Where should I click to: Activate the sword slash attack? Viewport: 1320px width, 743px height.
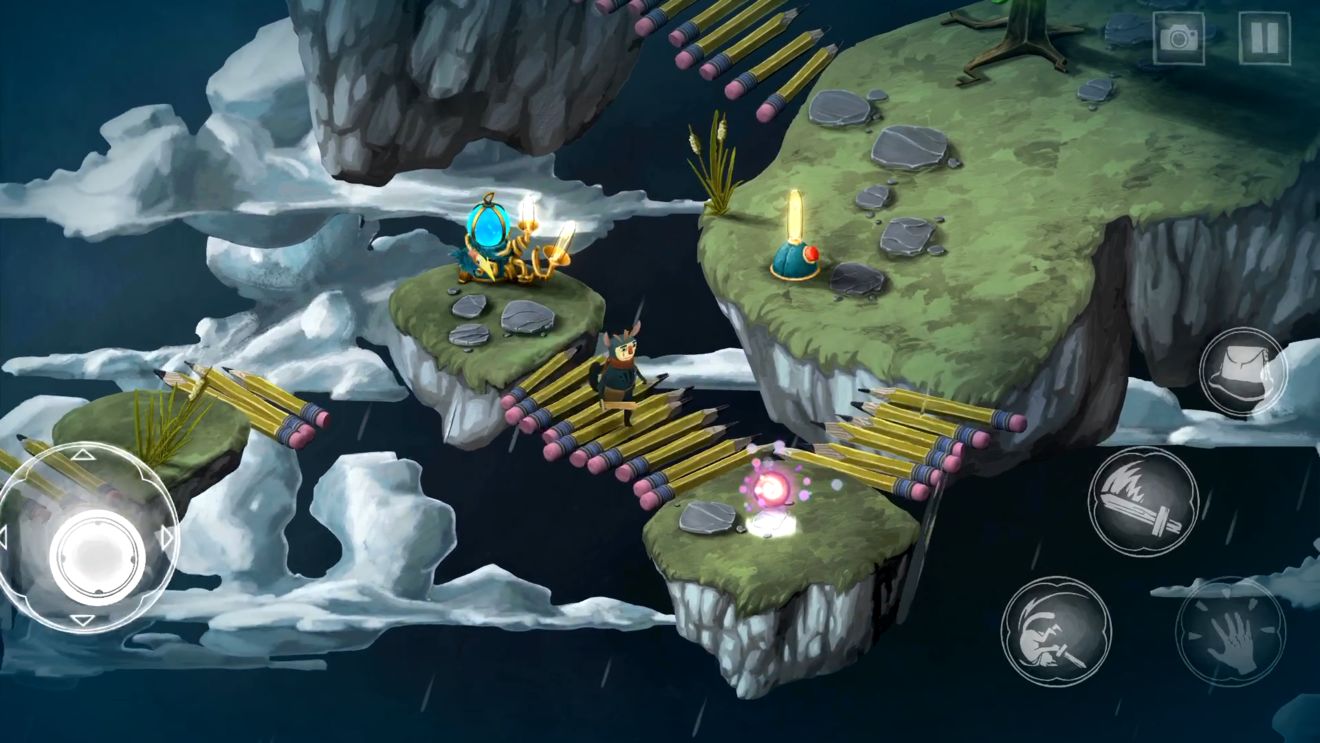[x=1143, y=501]
